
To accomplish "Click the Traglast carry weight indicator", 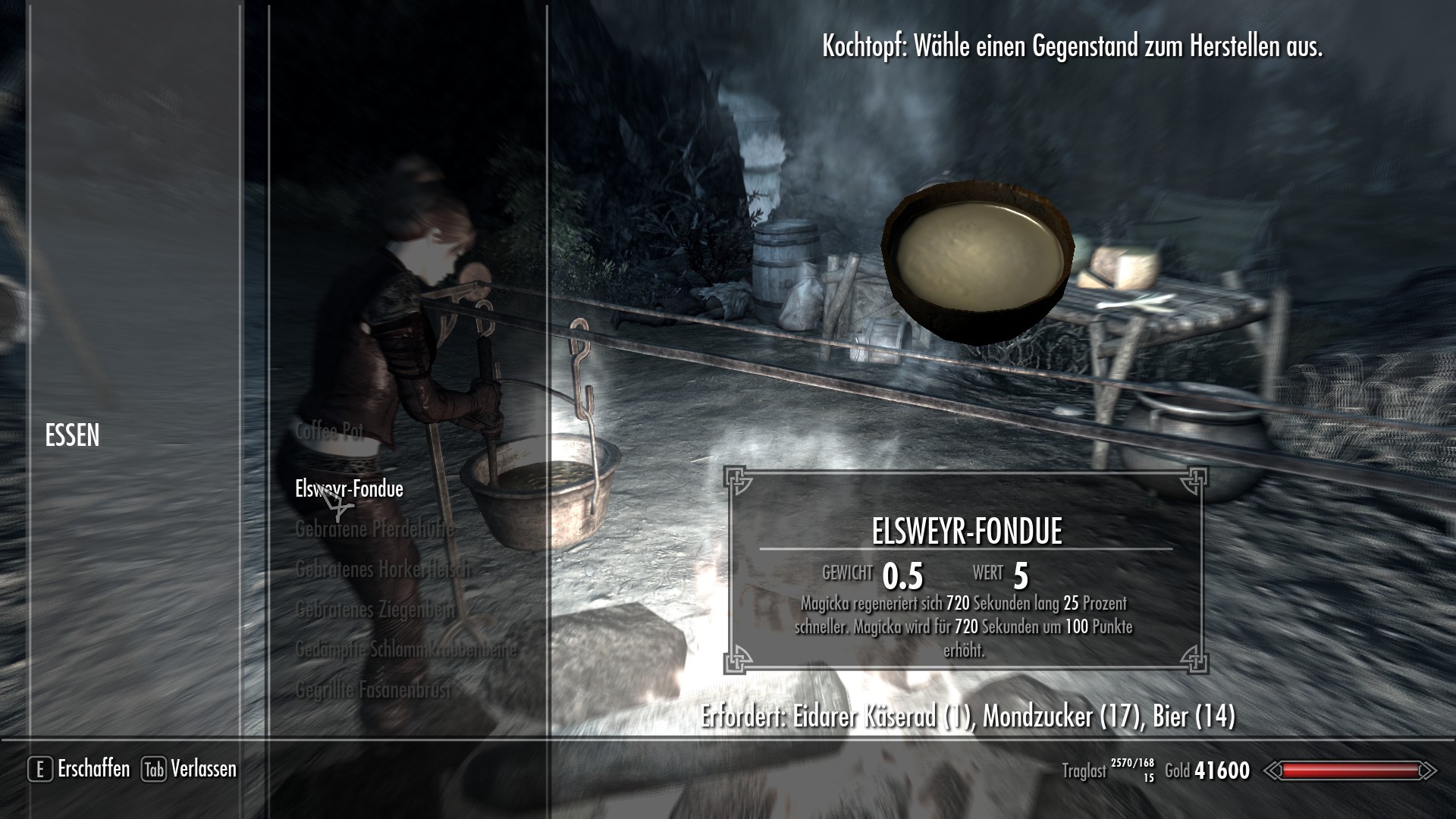I will (1086, 770).
